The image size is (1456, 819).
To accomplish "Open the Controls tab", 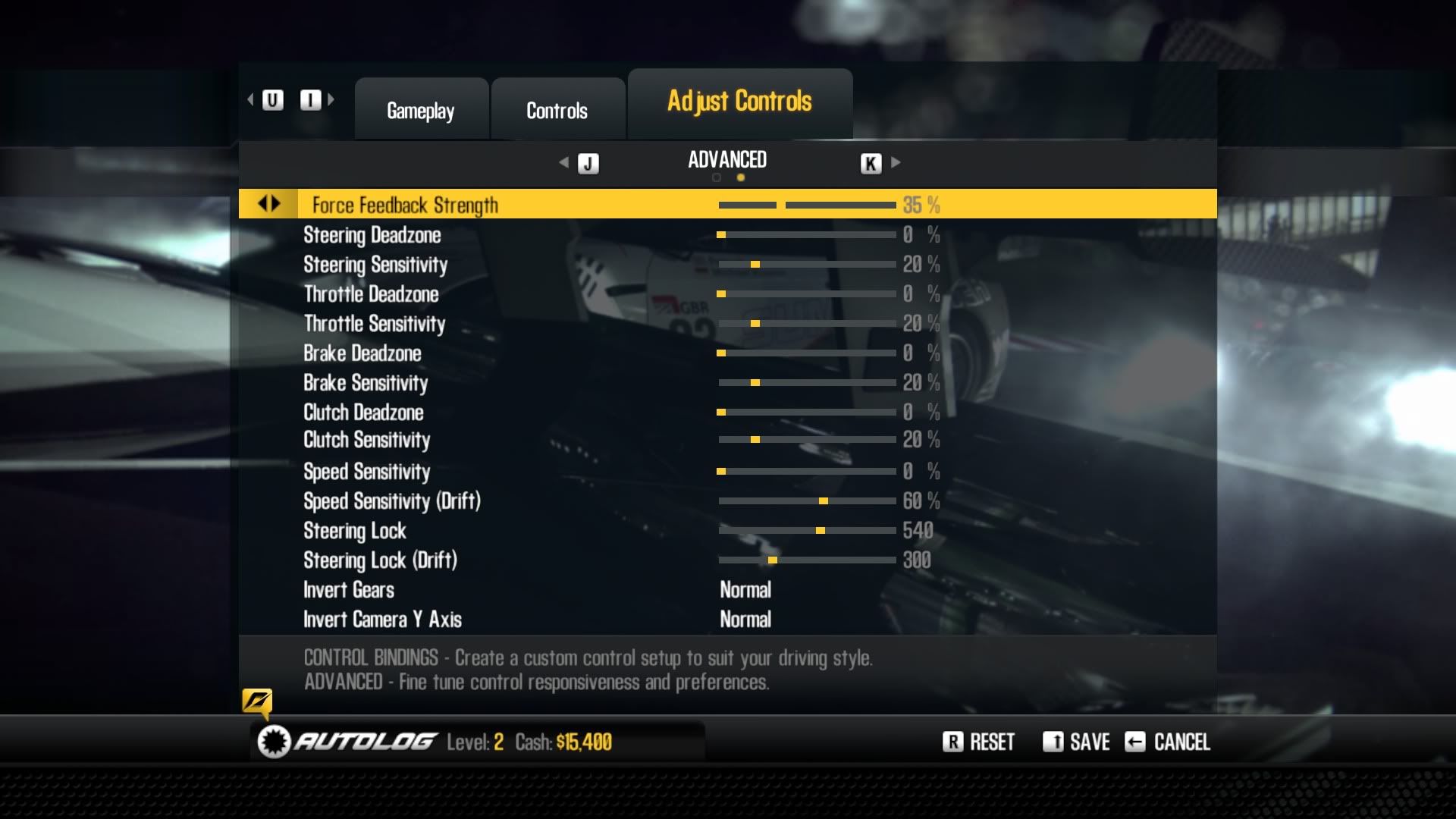I will [557, 111].
